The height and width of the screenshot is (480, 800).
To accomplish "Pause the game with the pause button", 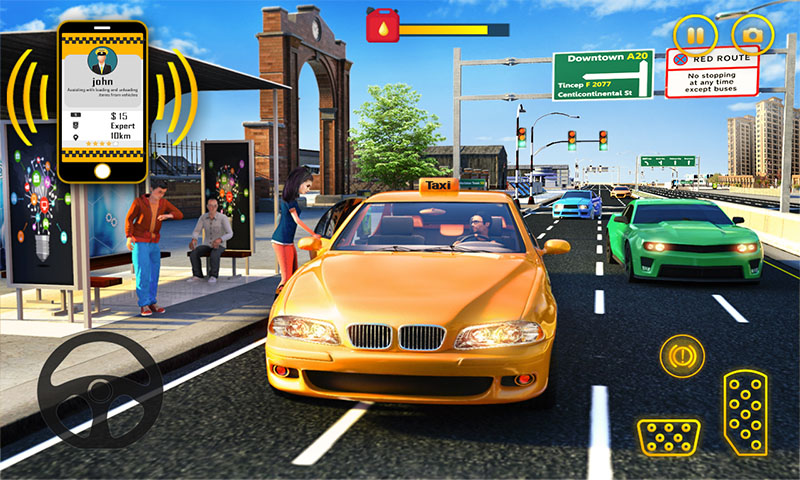I will pos(694,35).
